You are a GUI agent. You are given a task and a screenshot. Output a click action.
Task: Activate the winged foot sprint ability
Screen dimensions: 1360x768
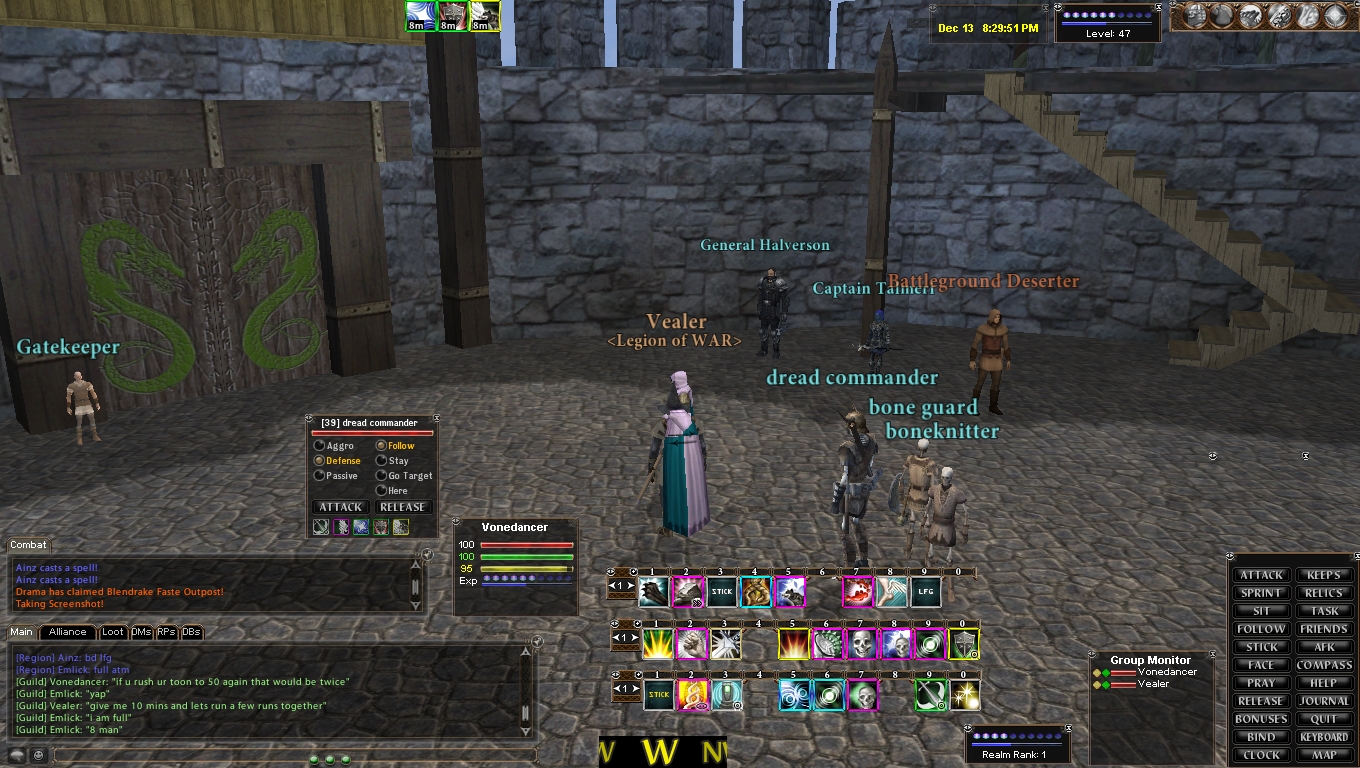(x=892, y=592)
